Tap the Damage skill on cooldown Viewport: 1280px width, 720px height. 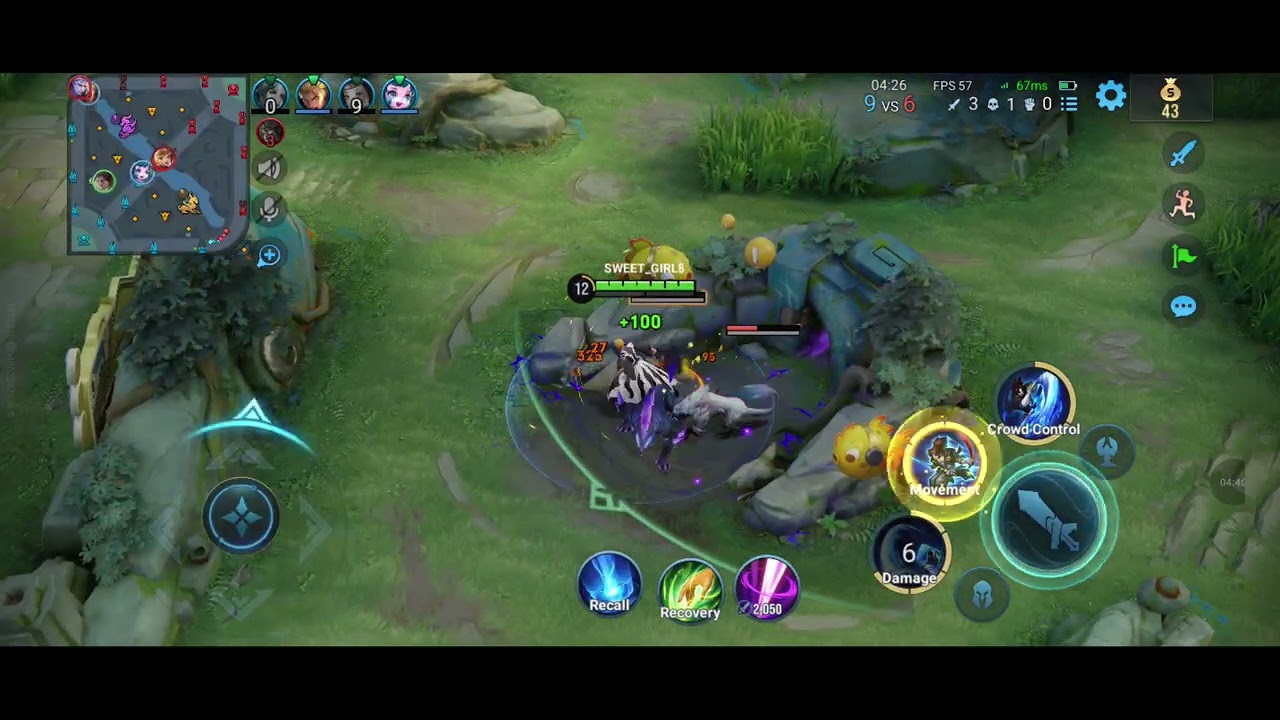pyautogui.click(x=910, y=554)
